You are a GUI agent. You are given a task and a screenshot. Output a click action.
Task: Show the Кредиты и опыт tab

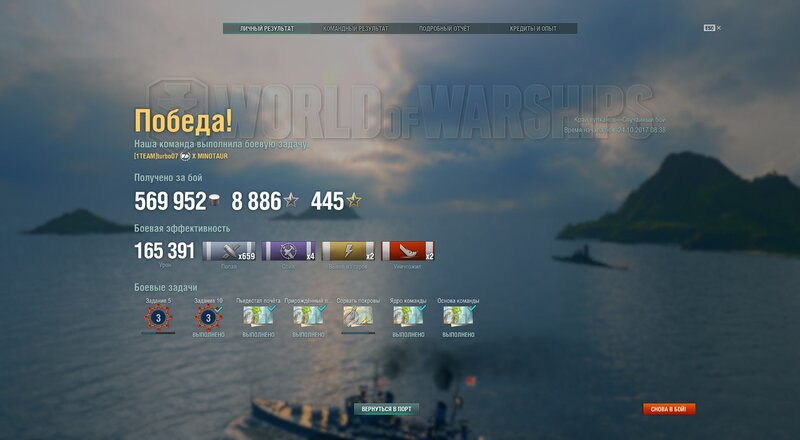[x=533, y=29]
